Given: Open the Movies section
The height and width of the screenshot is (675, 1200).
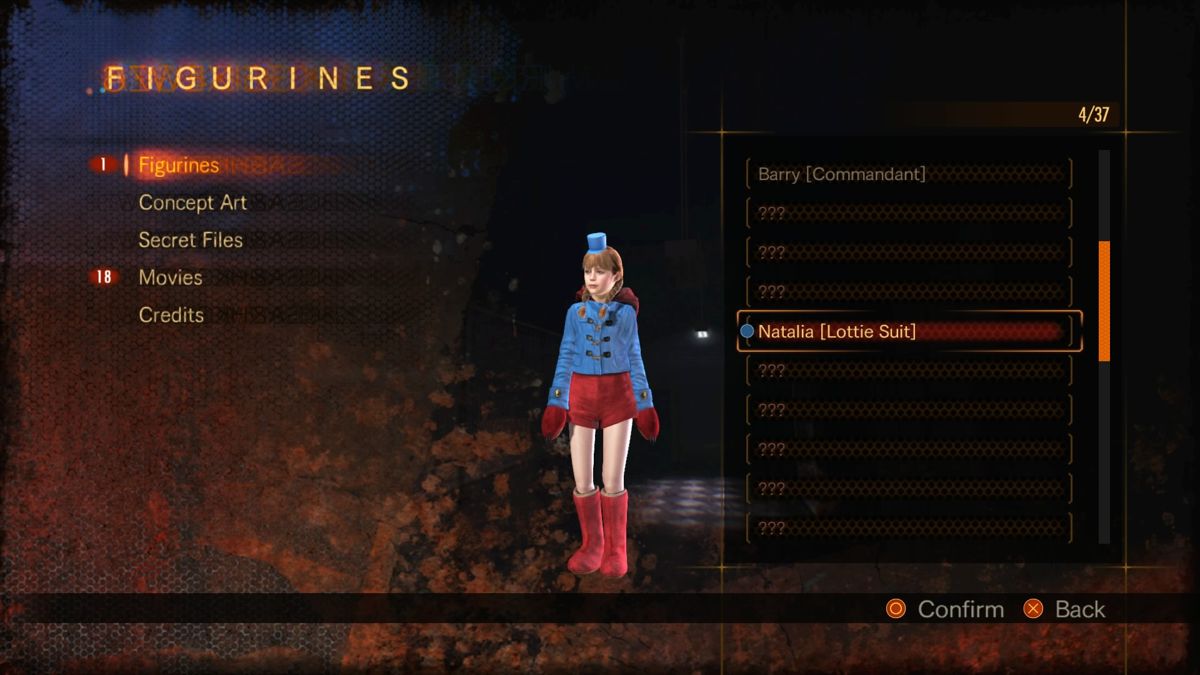Looking at the screenshot, I should (170, 277).
